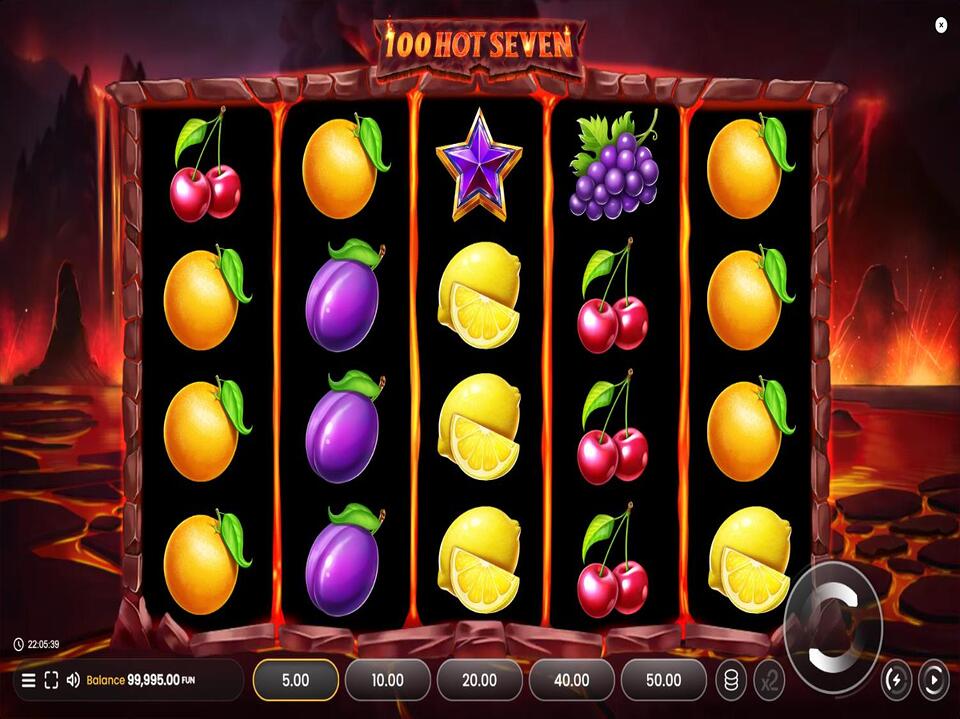This screenshot has width=960, height=719.
Task: Mute the game sound
Action: (72, 681)
